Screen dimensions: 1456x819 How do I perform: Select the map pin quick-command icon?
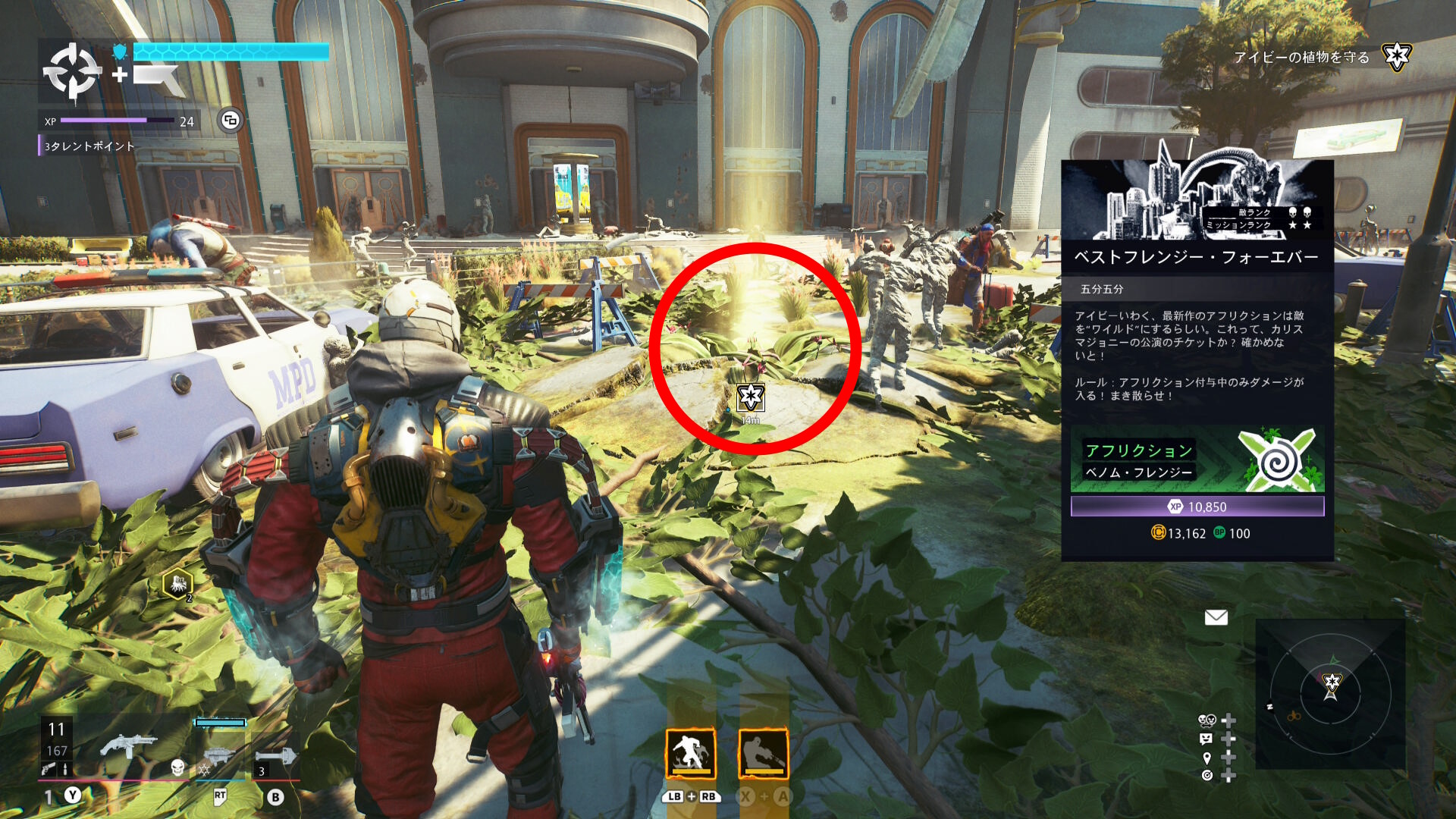[1207, 758]
